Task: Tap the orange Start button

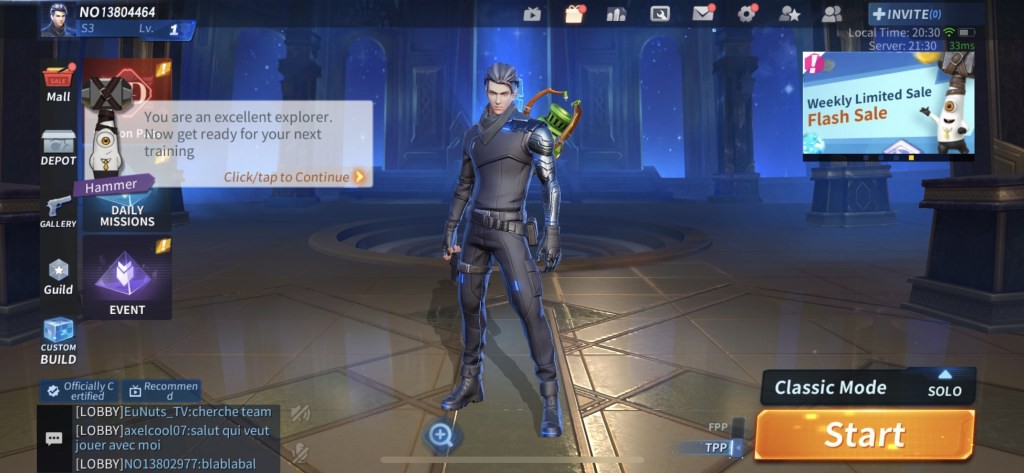Action: point(864,435)
